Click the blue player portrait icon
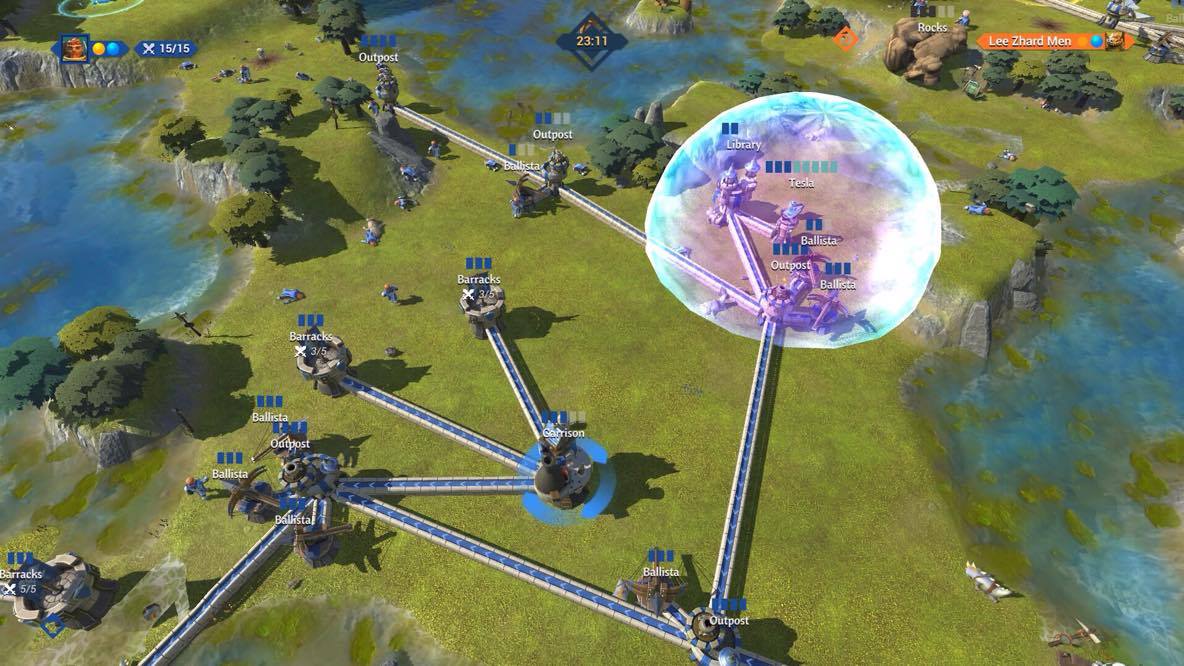 (74, 47)
